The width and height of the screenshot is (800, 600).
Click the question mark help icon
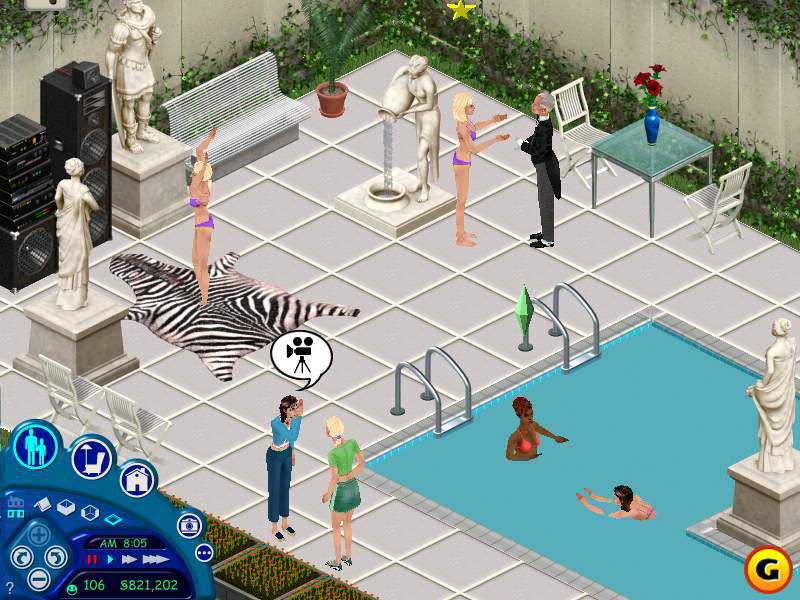8,588
